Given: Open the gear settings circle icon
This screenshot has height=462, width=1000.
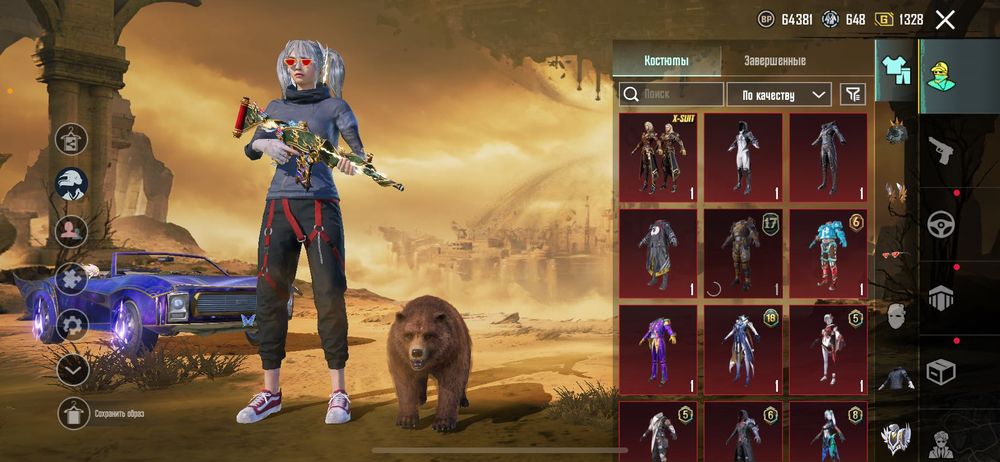Looking at the screenshot, I should click(72, 324).
